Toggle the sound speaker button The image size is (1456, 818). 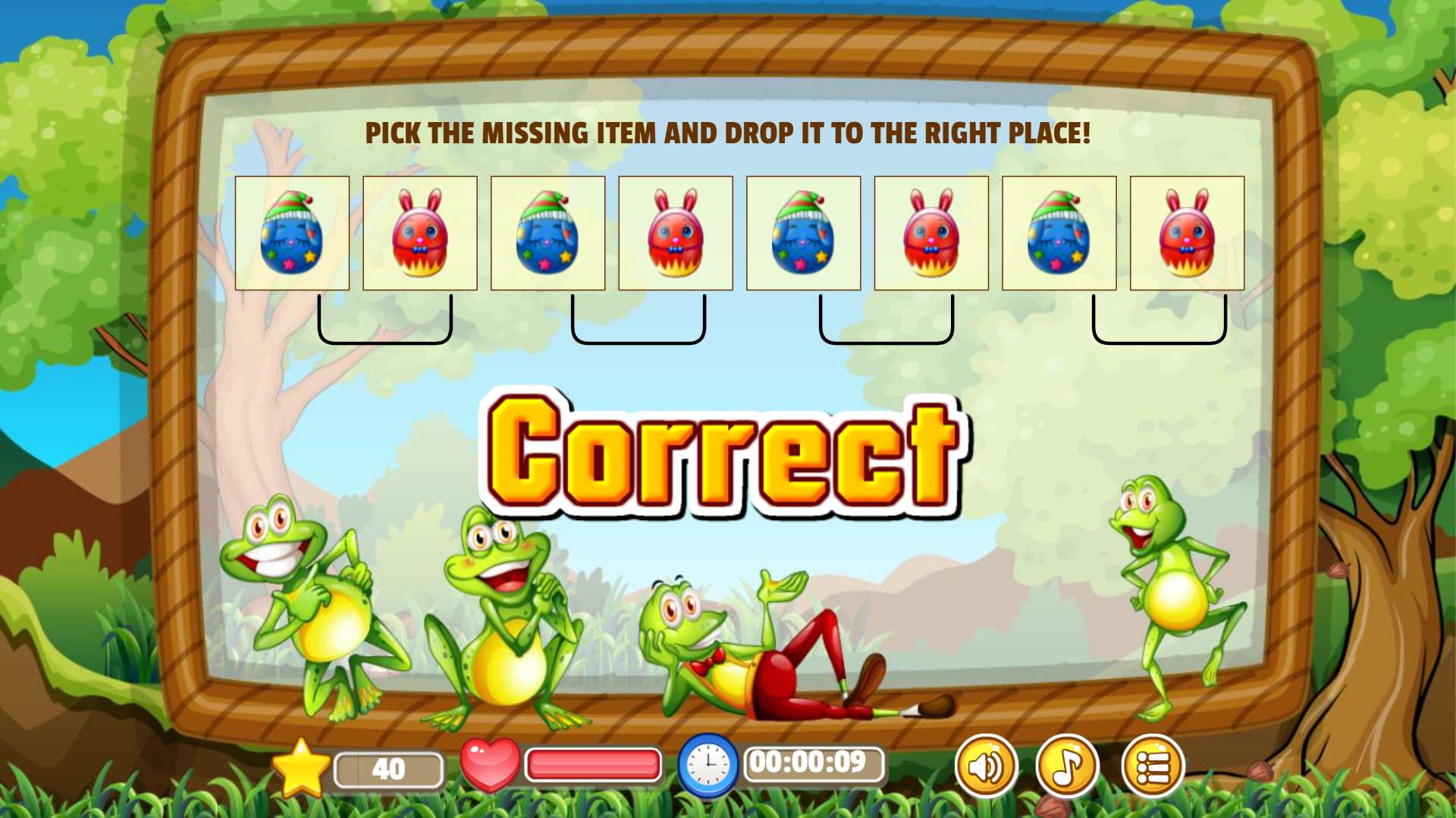(x=986, y=766)
